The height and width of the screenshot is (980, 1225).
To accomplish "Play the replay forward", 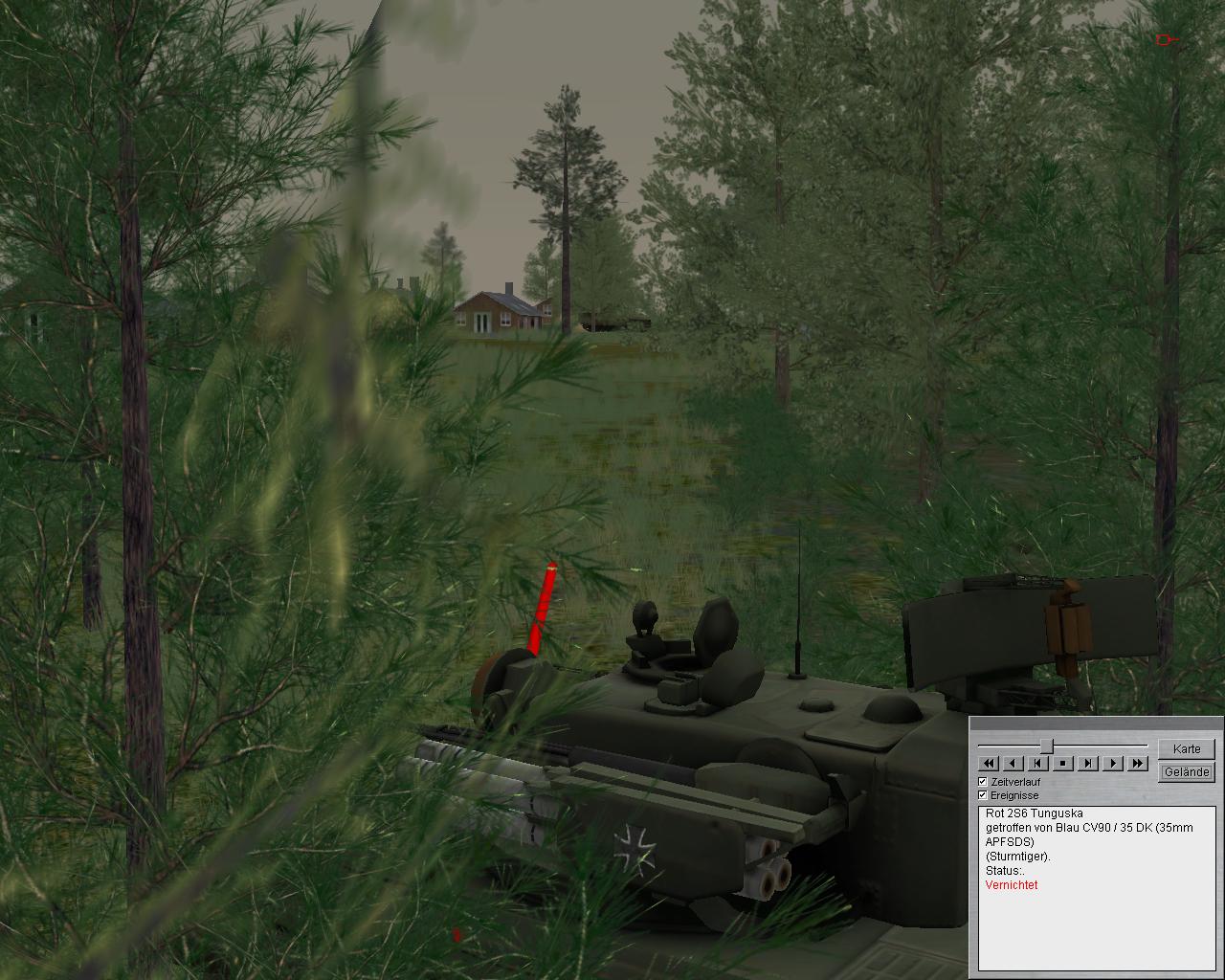I will (1112, 763).
